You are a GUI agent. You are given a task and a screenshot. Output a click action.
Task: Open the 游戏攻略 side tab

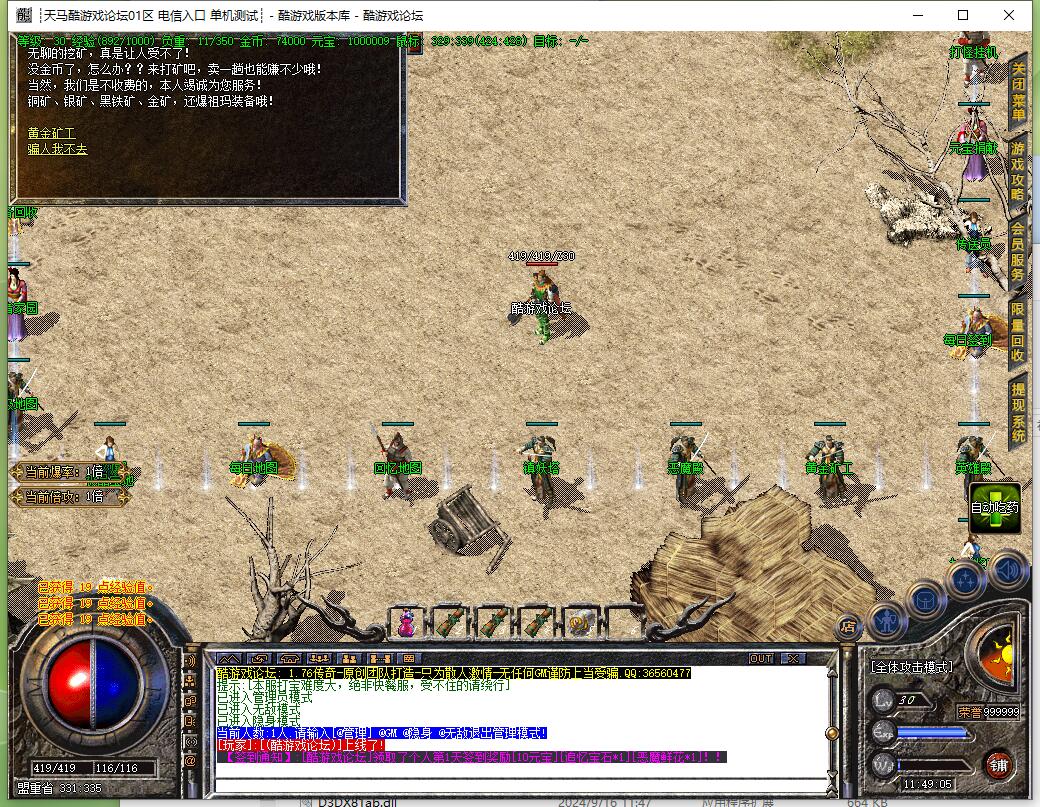(x=1018, y=172)
